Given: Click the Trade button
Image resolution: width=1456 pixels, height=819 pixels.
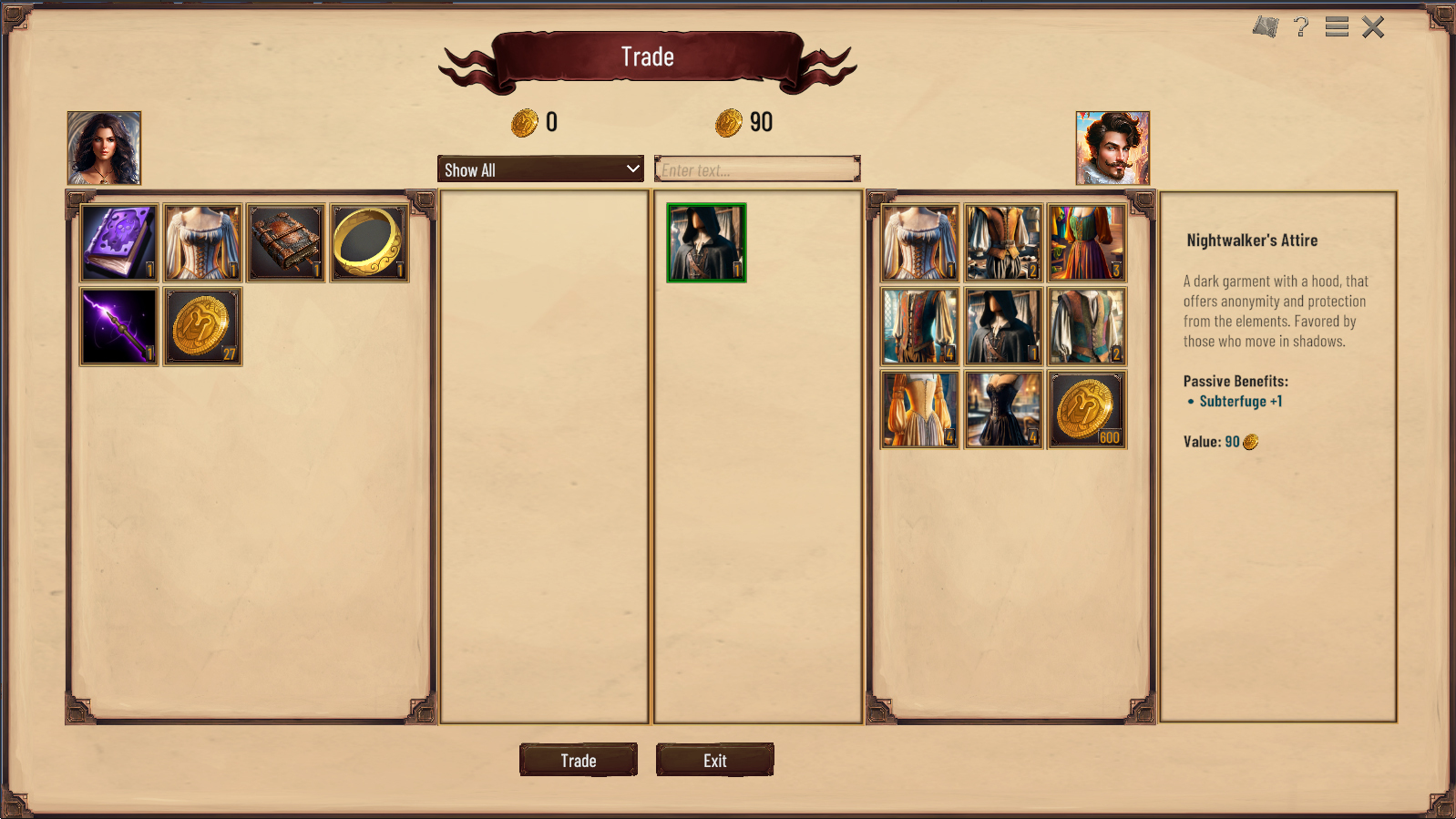Looking at the screenshot, I should tap(578, 760).
